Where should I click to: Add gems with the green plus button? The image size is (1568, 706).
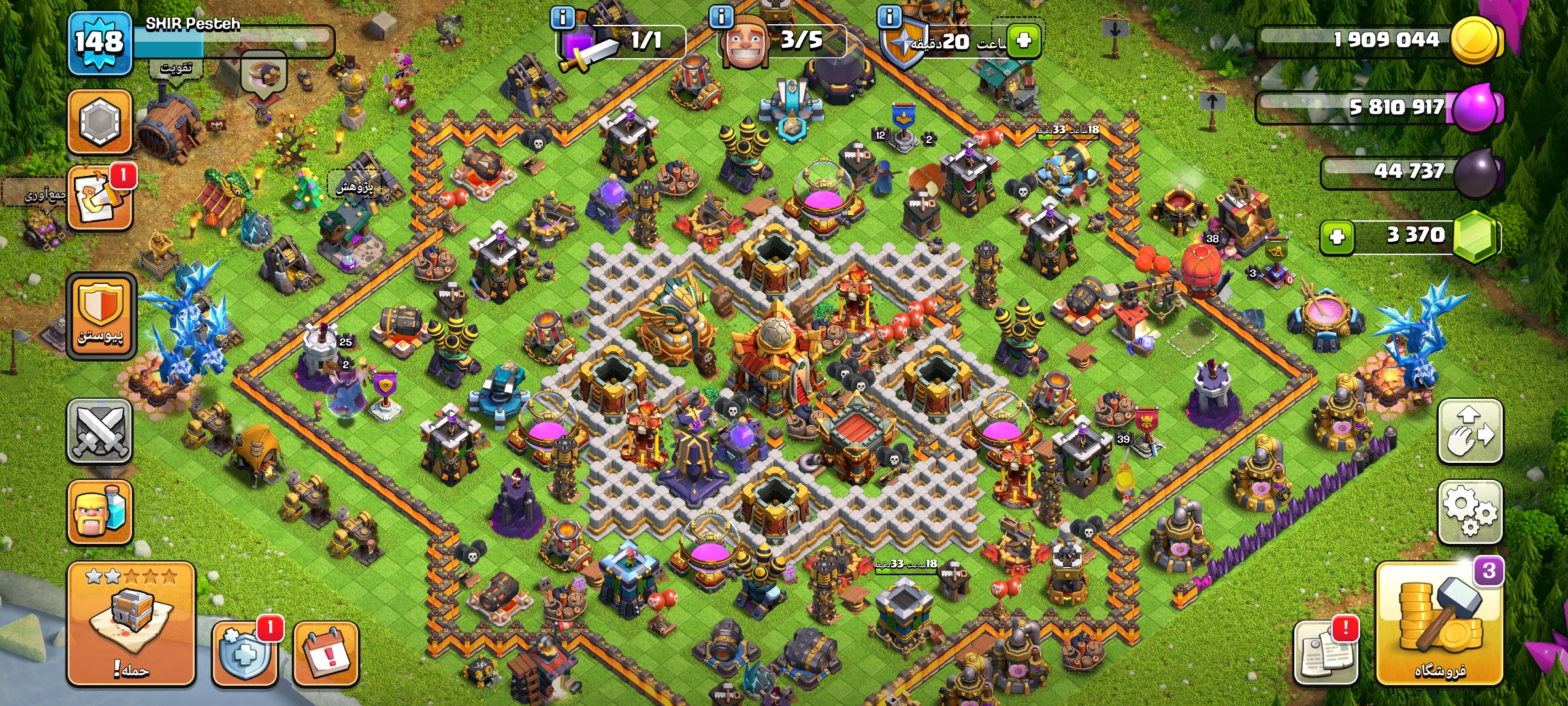tap(1337, 236)
